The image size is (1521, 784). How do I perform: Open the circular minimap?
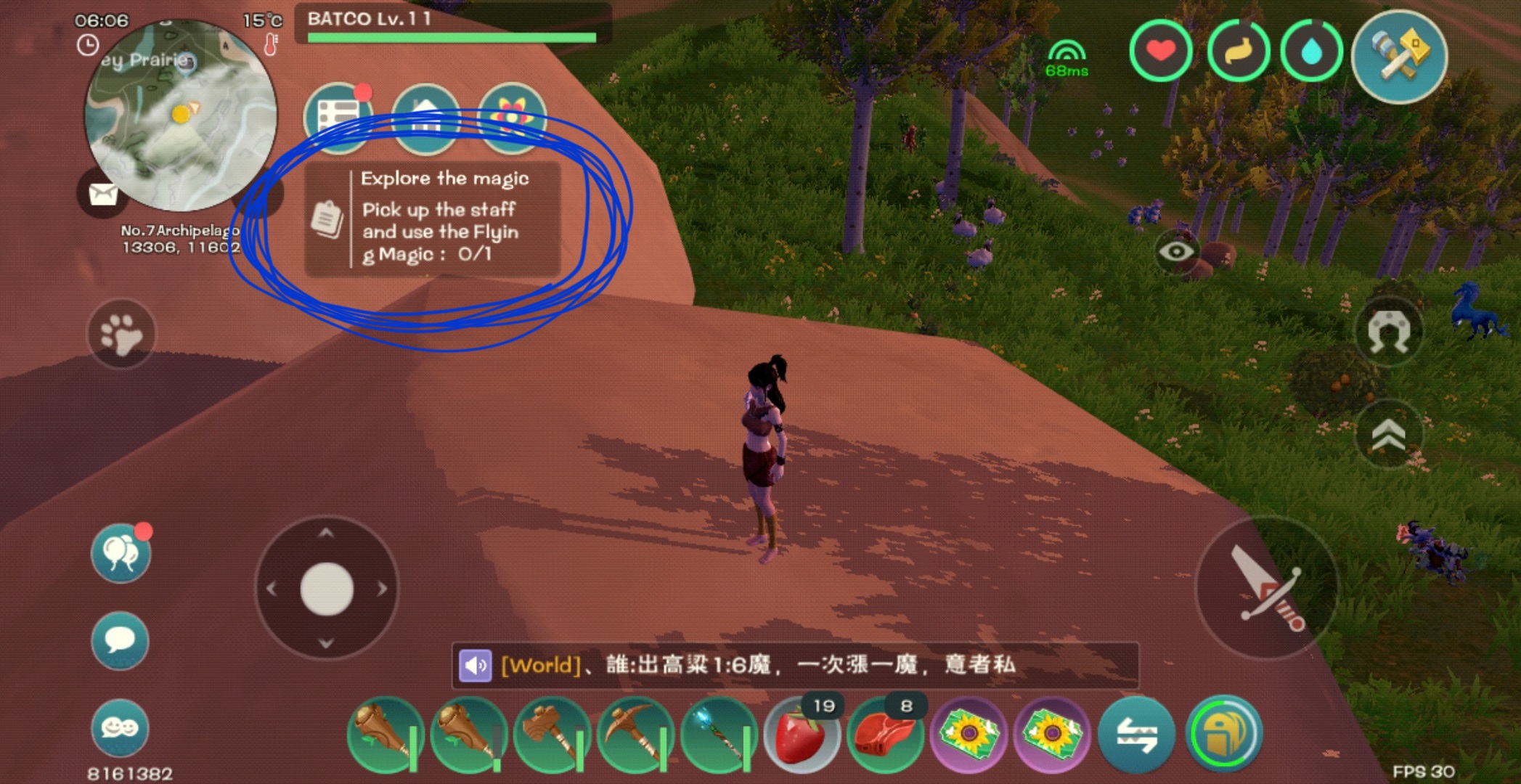181,116
